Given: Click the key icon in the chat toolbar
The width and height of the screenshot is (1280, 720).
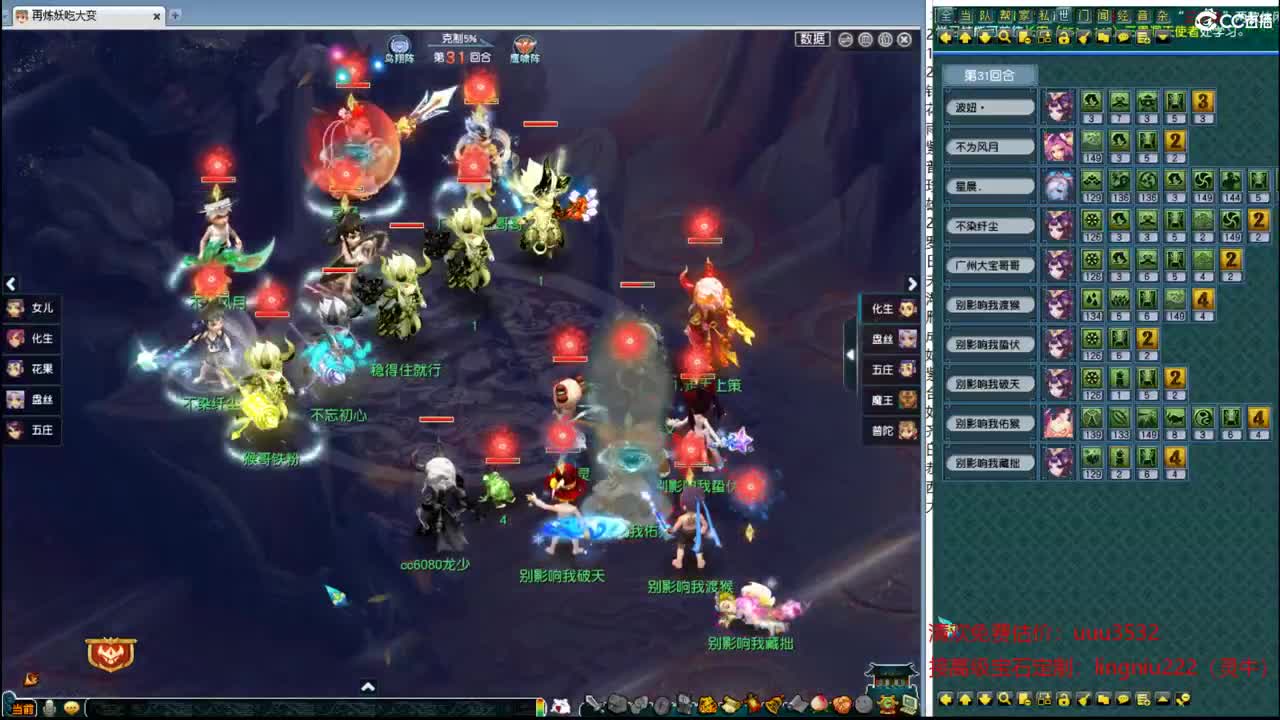Looking at the screenshot, I should (x=1084, y=37).
